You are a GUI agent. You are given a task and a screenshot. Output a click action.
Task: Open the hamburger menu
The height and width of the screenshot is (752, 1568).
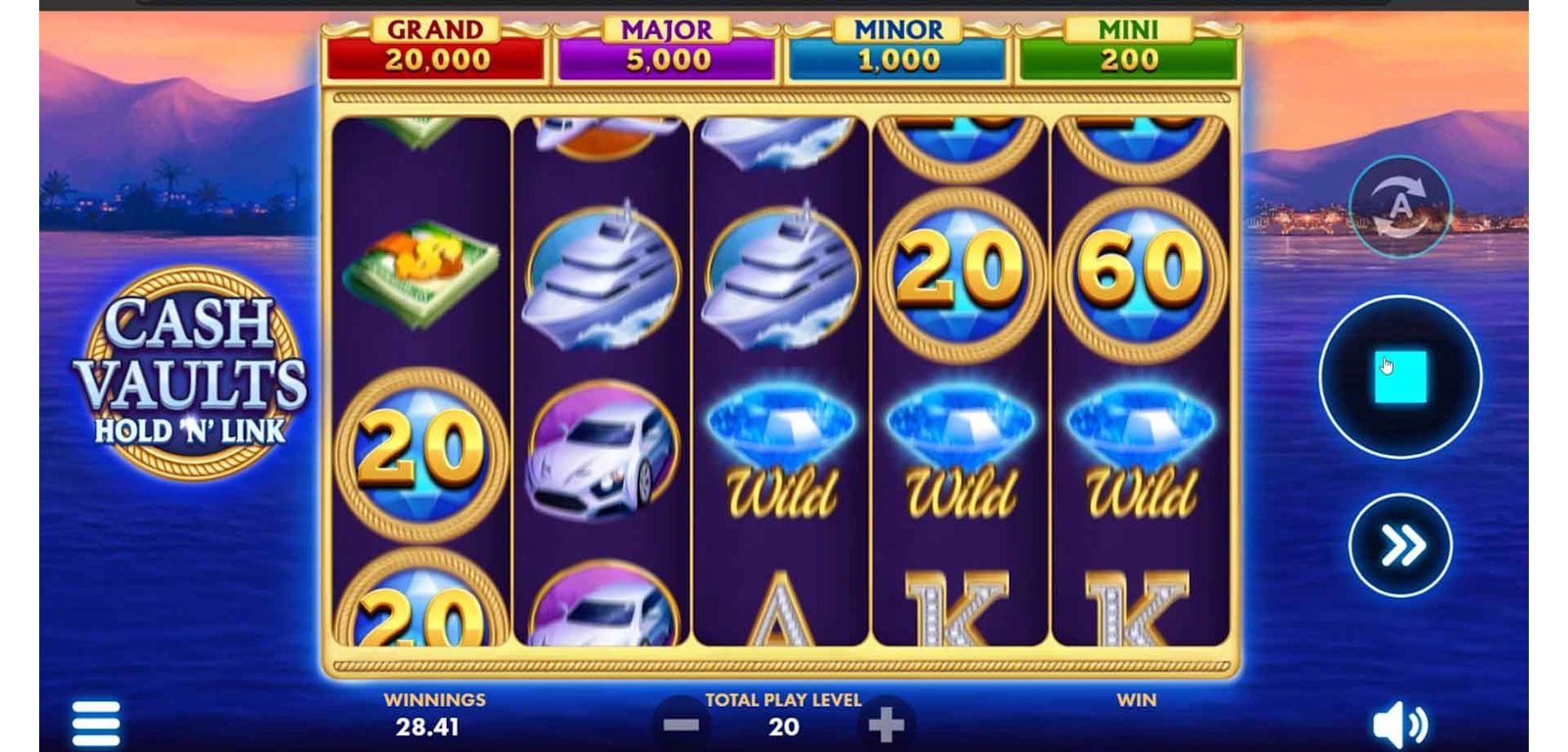tap(96, 725)
